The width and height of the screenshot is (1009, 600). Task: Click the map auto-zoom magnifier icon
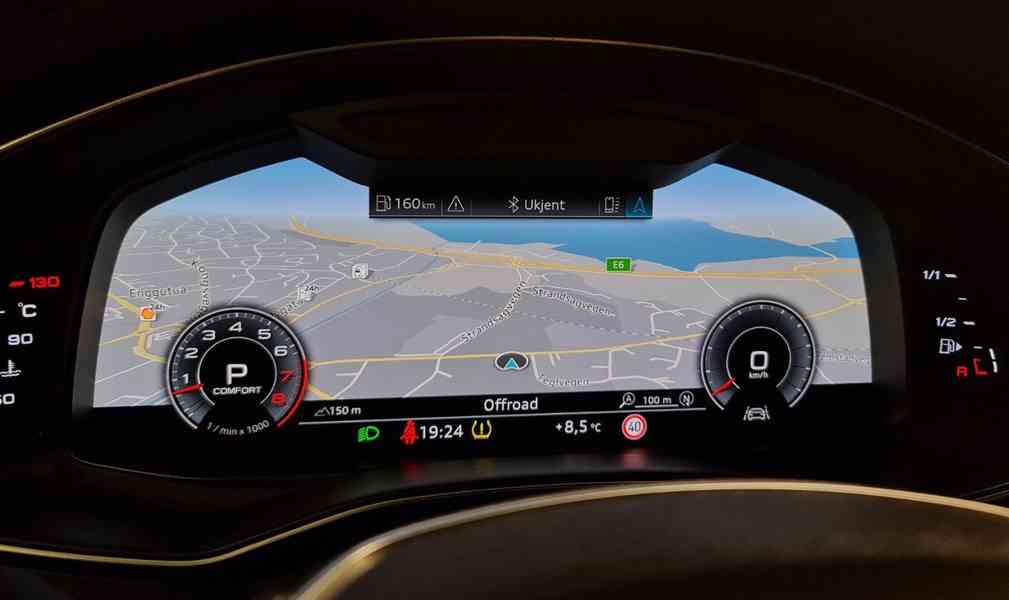tap(627, 400)
